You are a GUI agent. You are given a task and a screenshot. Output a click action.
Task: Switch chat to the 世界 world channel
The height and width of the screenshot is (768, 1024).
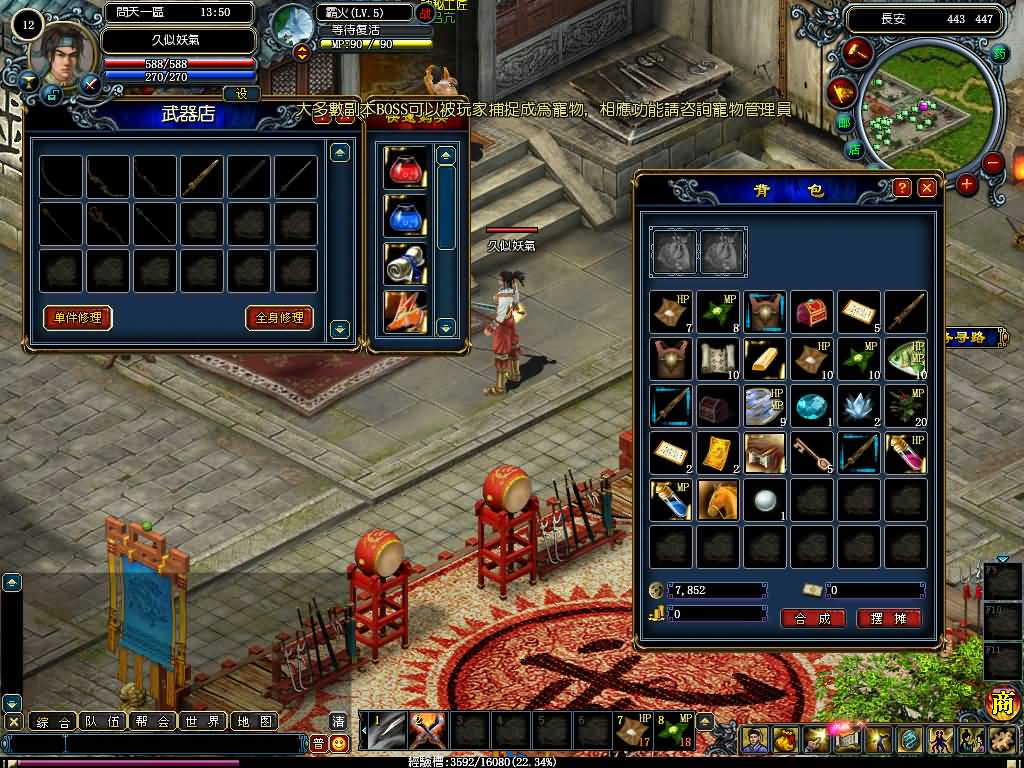coord(204,721)
